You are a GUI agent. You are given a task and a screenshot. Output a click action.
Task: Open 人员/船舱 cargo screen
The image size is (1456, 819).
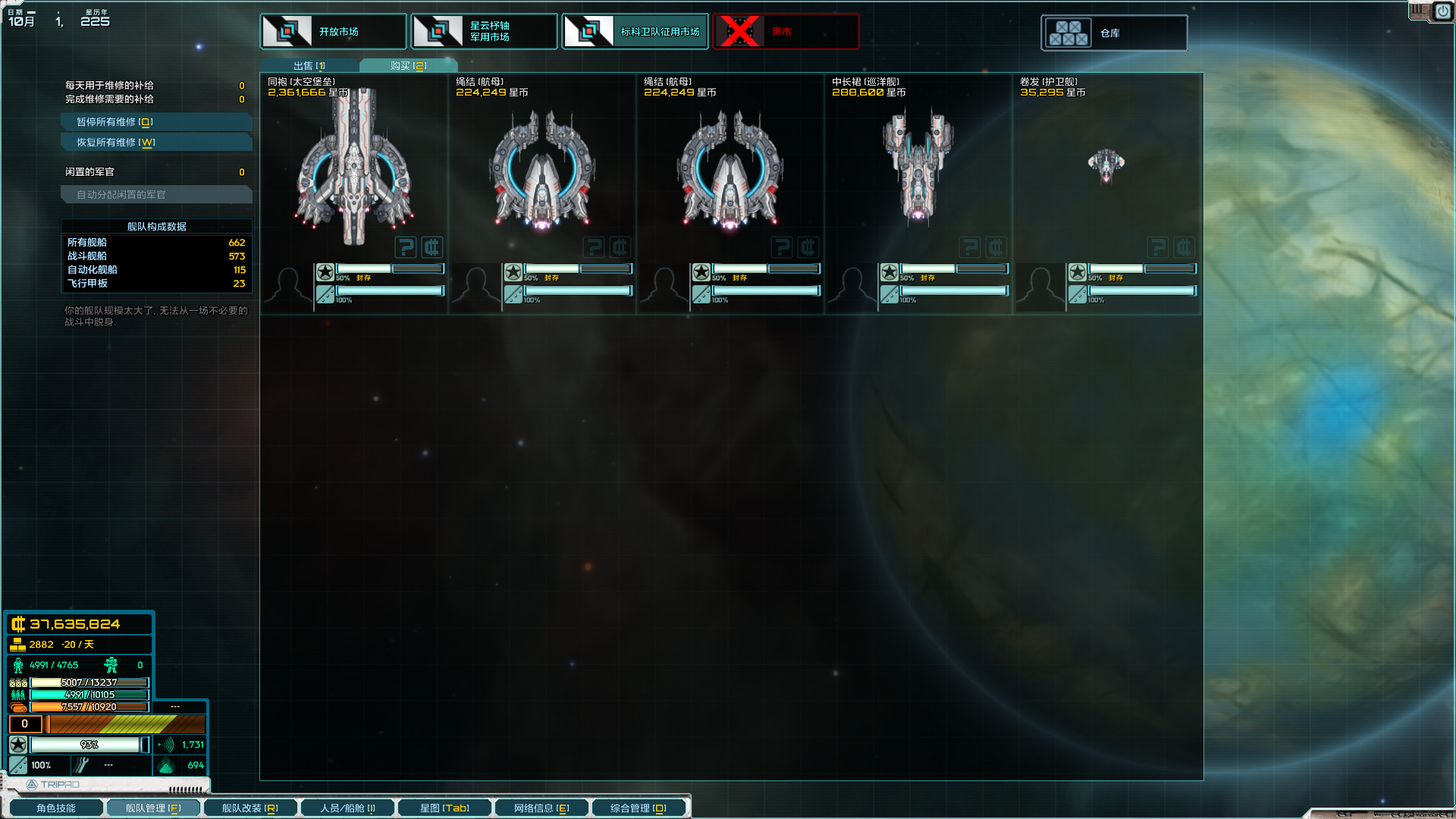click(x=347, y=808)
